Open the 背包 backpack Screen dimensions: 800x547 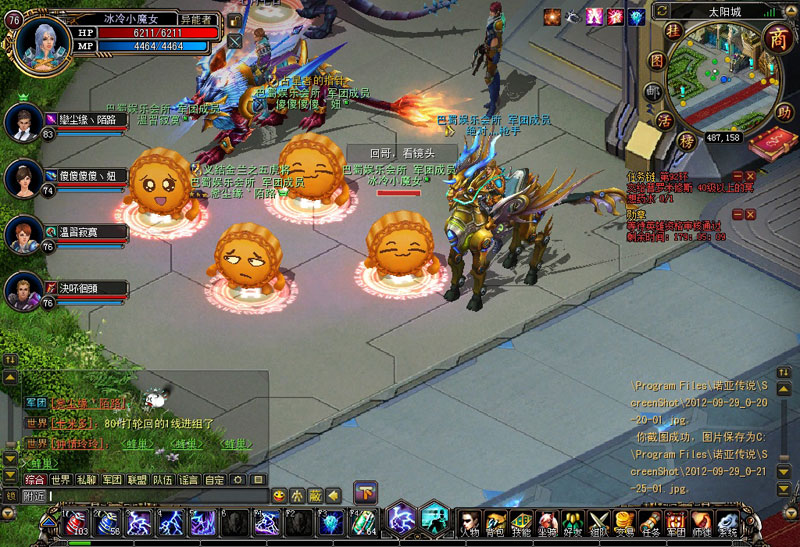point(495,522)
